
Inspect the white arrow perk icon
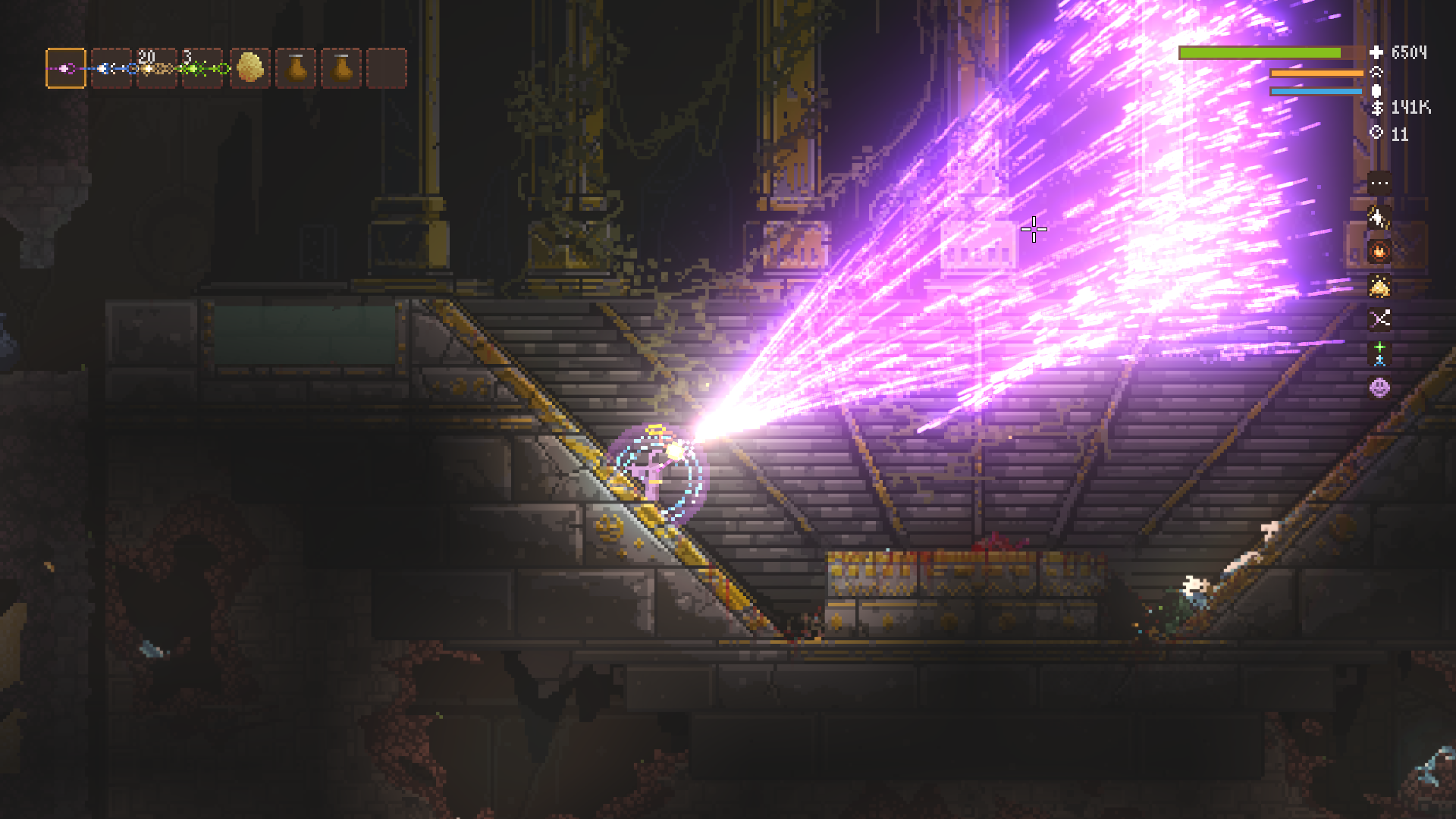tap(1379, 218)
